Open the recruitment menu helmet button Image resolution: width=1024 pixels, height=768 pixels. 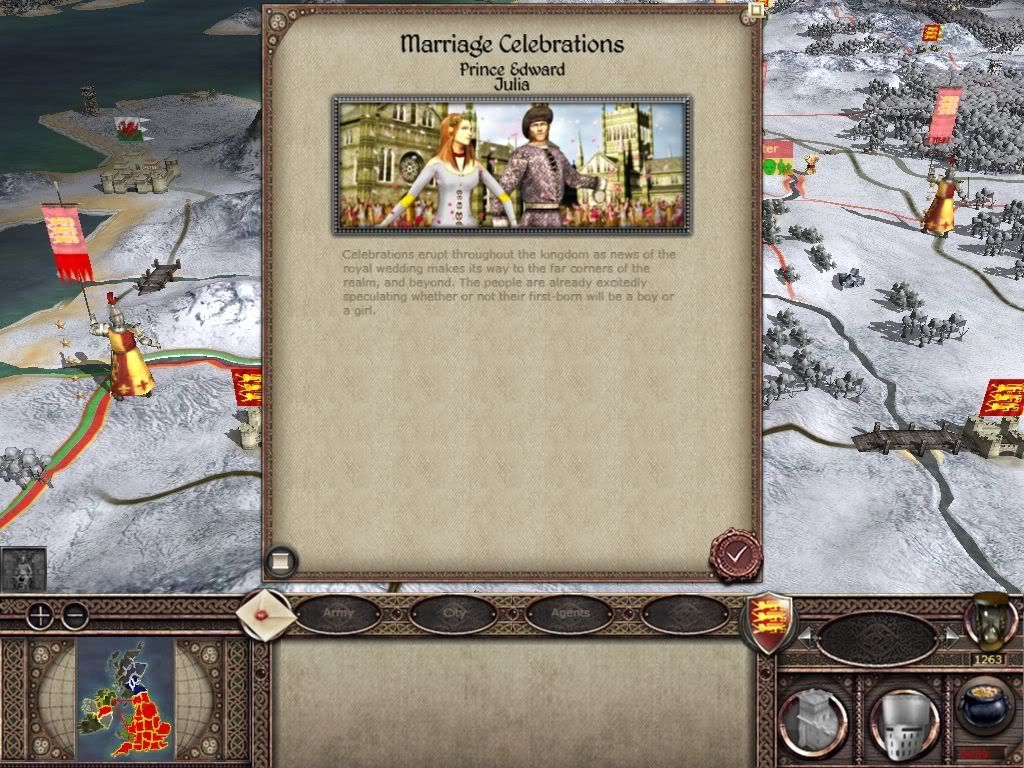point(905,719)
